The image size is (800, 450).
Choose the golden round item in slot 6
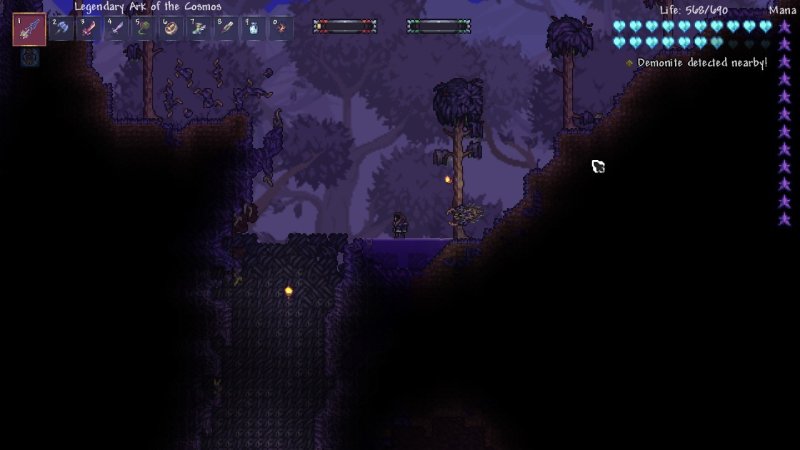[171, 28]
